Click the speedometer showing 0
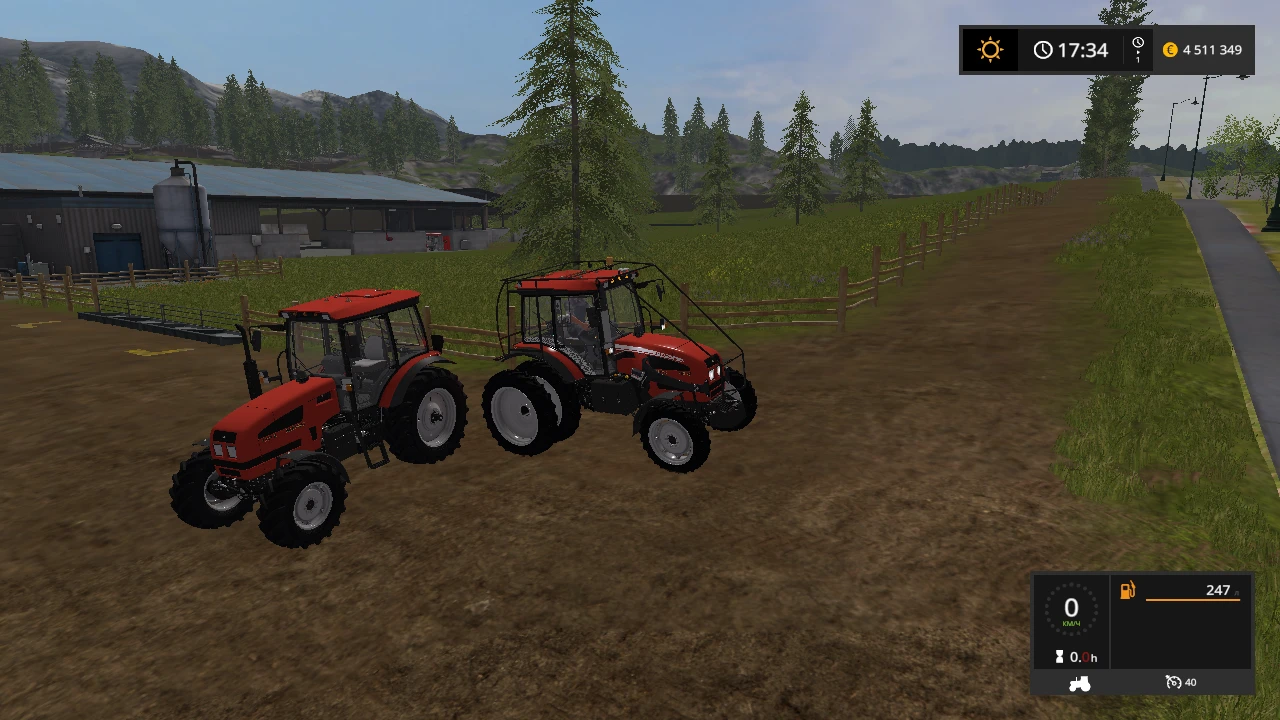This screenshot has width=1280, height=720. click(x=1071, y=607)
